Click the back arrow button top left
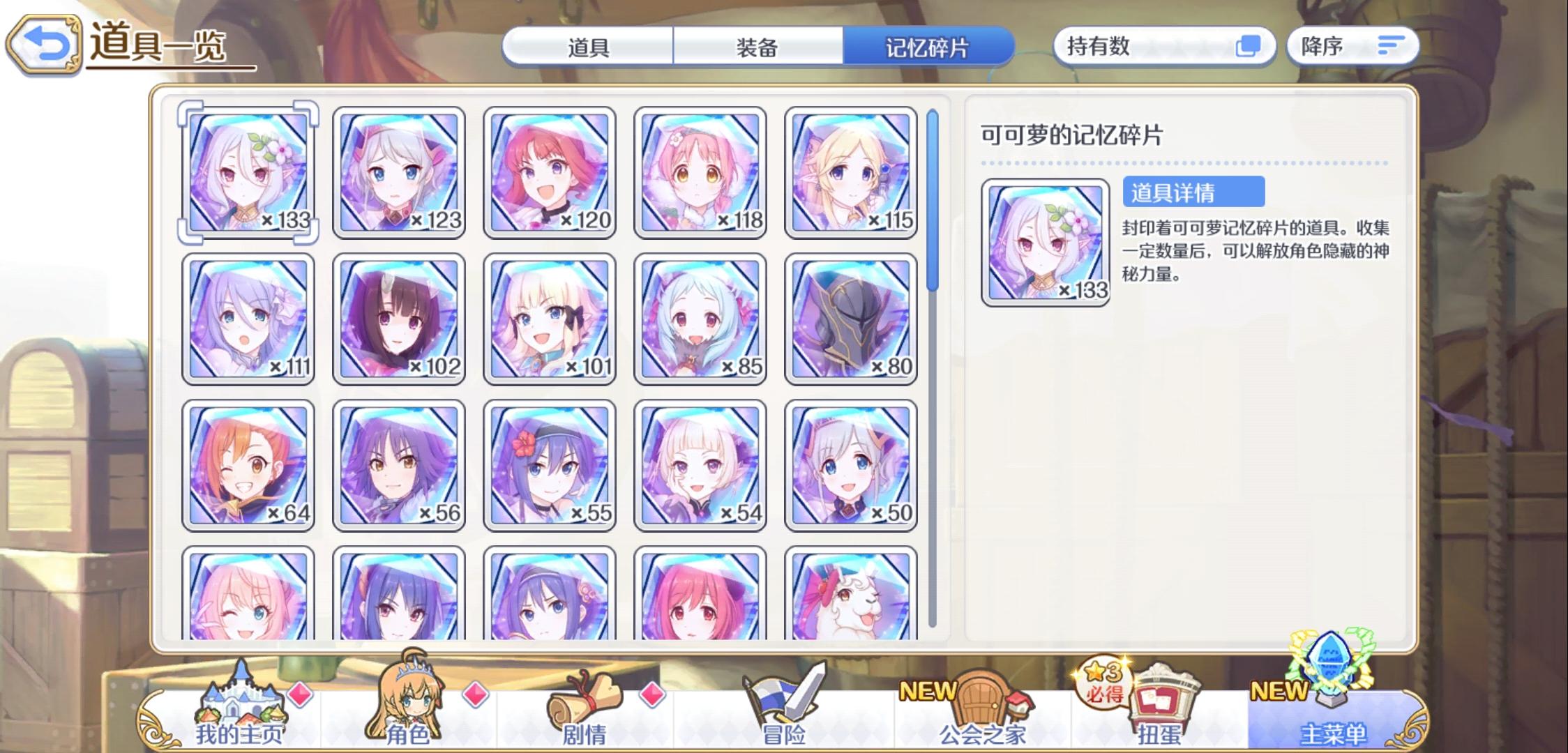The image size is (1568, 753). point(43,45)
